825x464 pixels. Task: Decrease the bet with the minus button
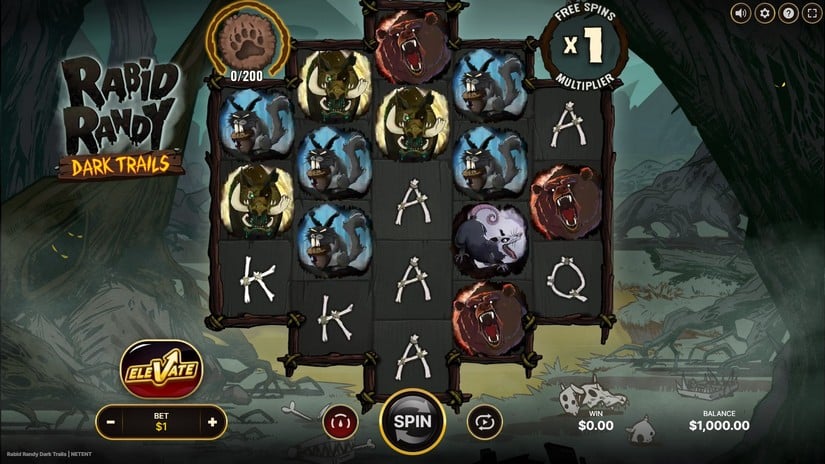coord(111,422)
